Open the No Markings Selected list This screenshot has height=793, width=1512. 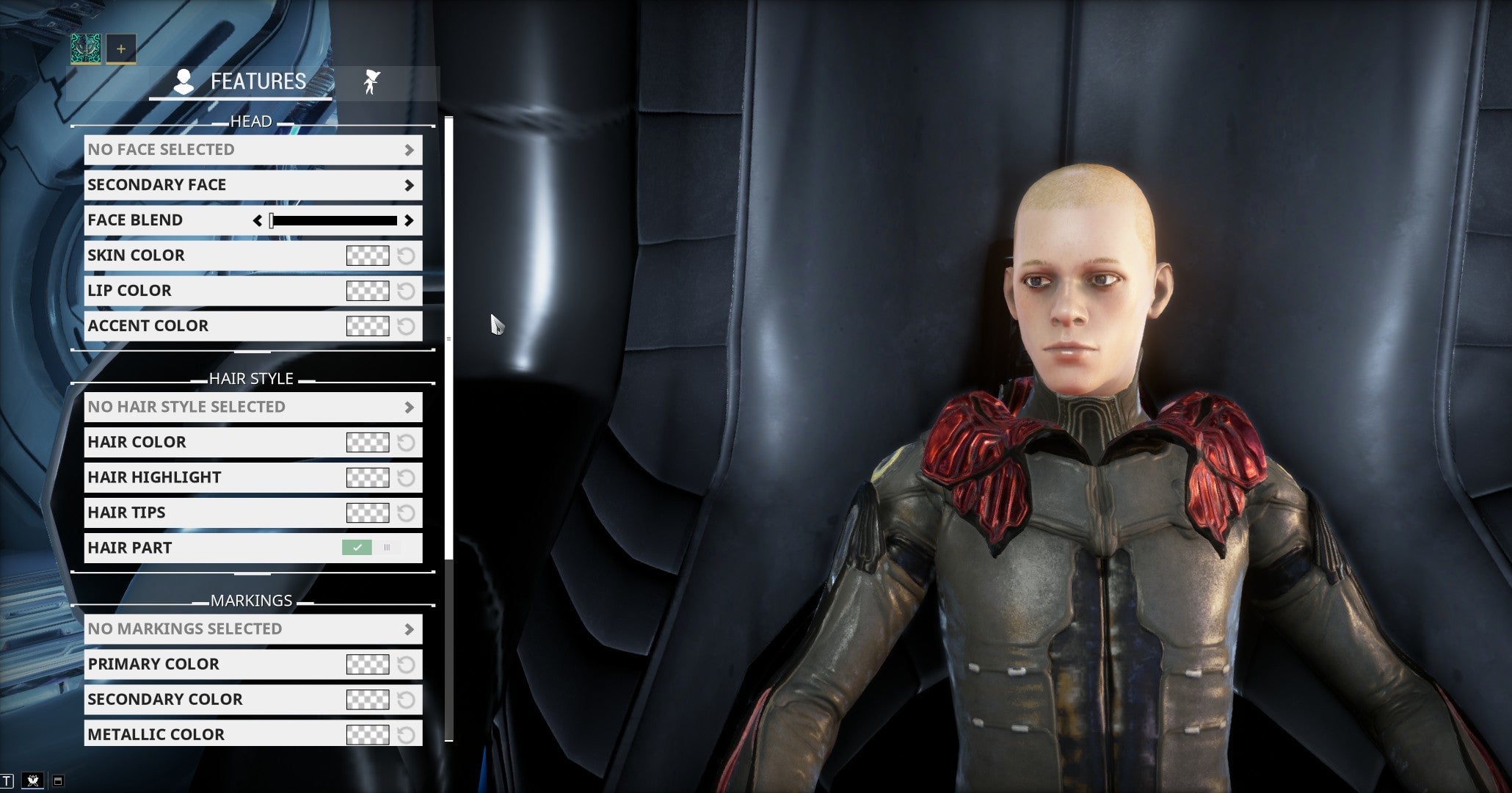pyautogui.click(x=252, y=629)
